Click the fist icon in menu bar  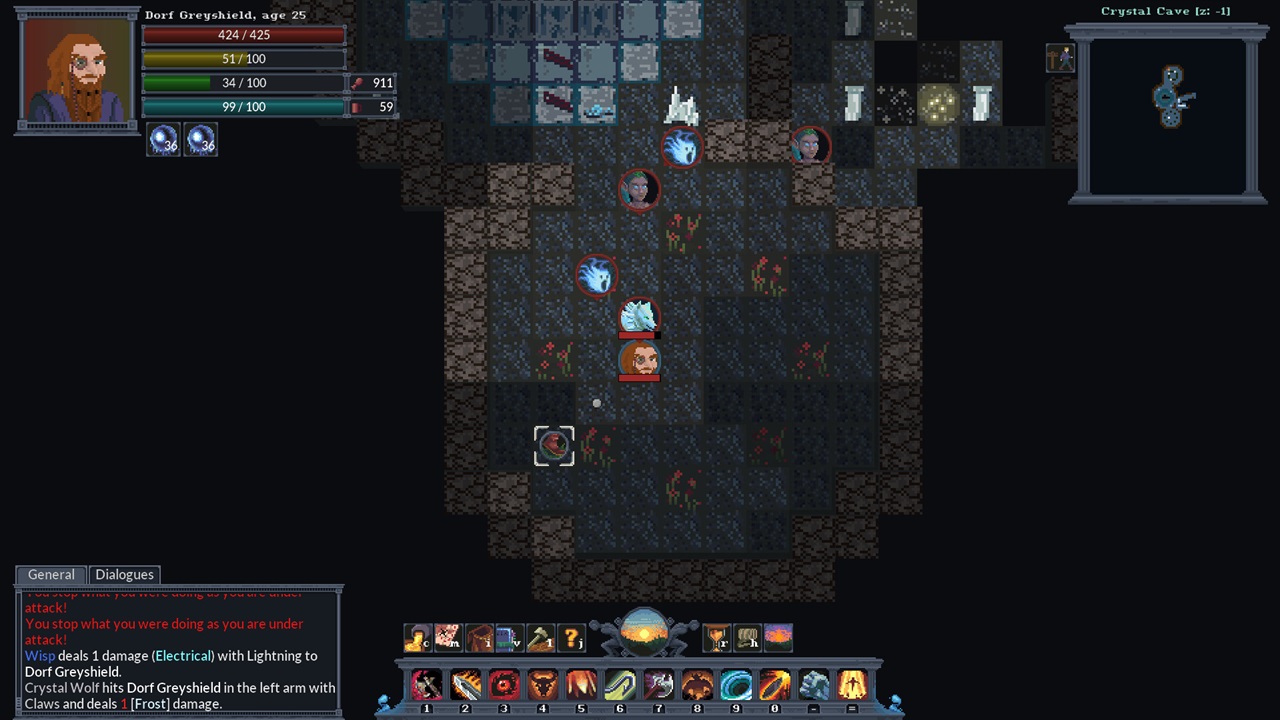pyautogui.click(x=747, y=637)
